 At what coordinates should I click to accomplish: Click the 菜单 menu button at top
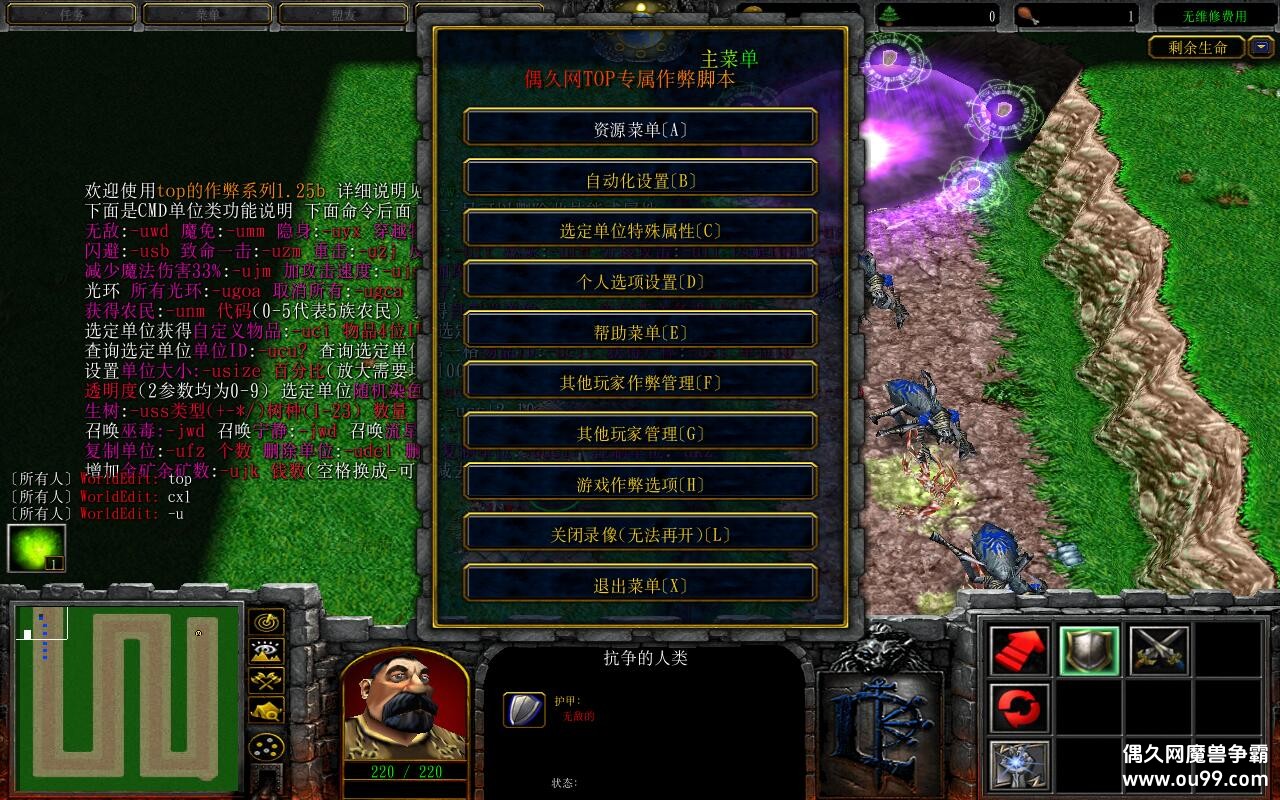[207, 15]
